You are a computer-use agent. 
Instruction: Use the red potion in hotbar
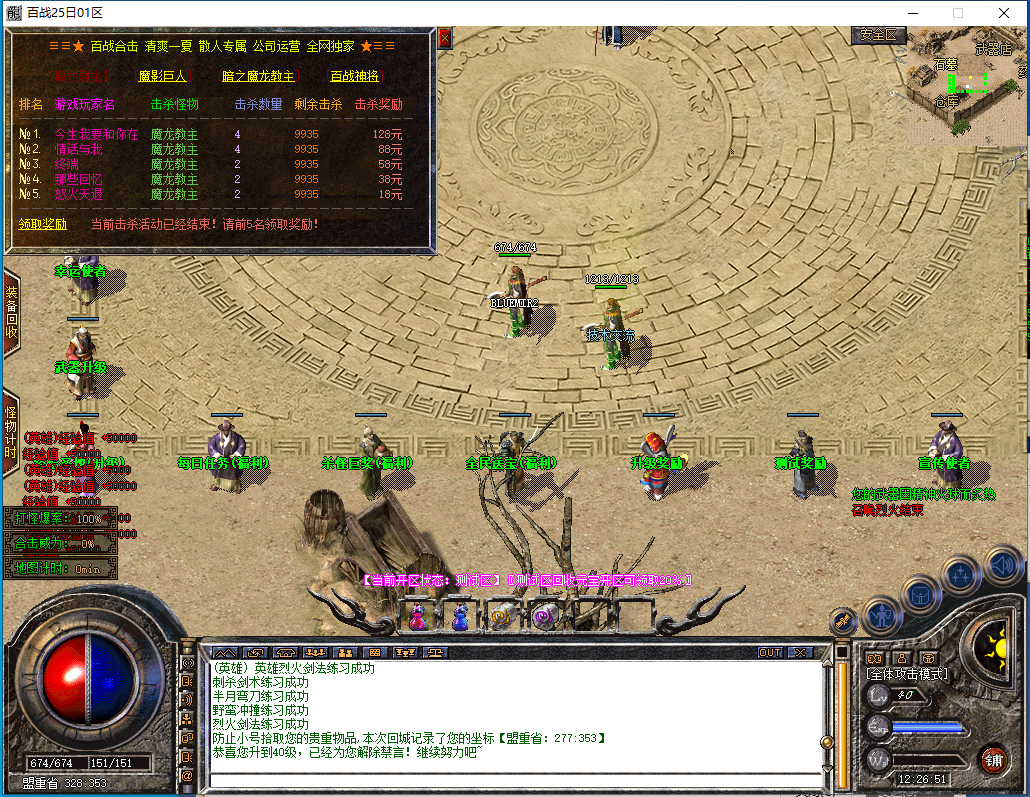pyautogui.click(x=418, y=617)
